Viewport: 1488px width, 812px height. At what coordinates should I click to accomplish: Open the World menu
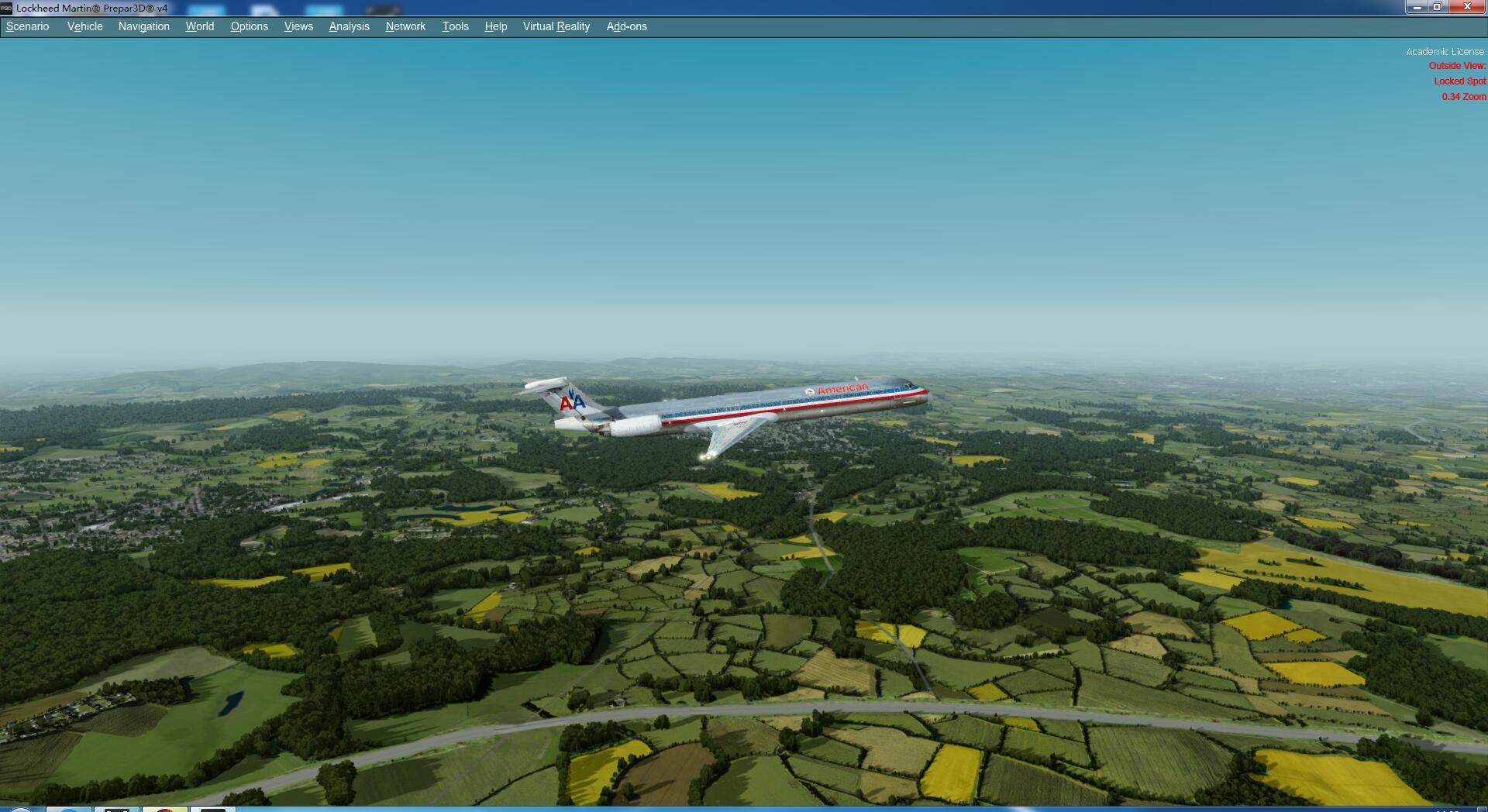[x=199, y=26]
